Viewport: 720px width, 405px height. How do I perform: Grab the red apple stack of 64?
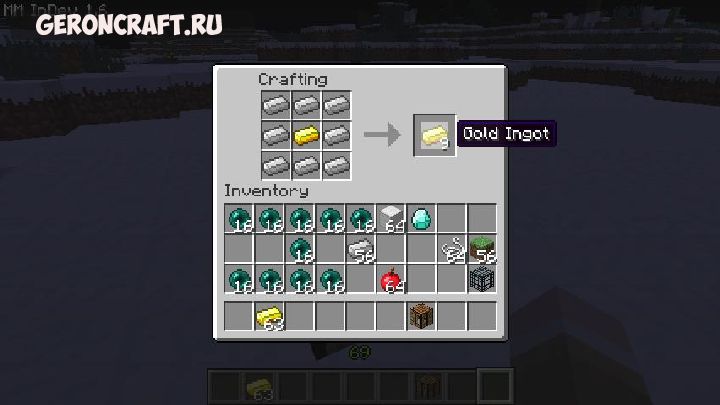(391, 280)
